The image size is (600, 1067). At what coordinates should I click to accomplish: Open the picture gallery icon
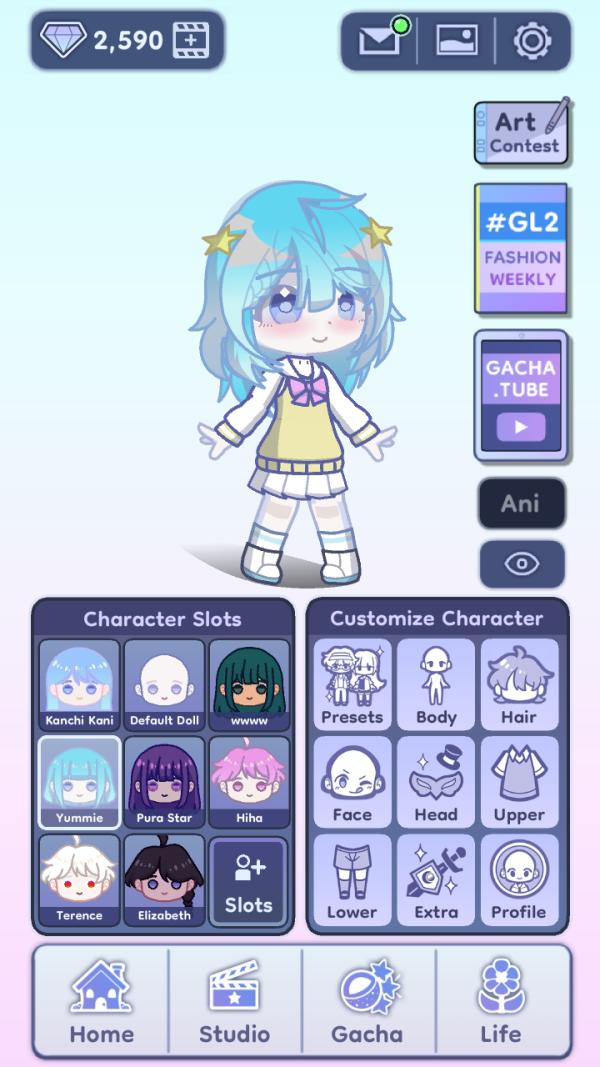pos(456,41)
